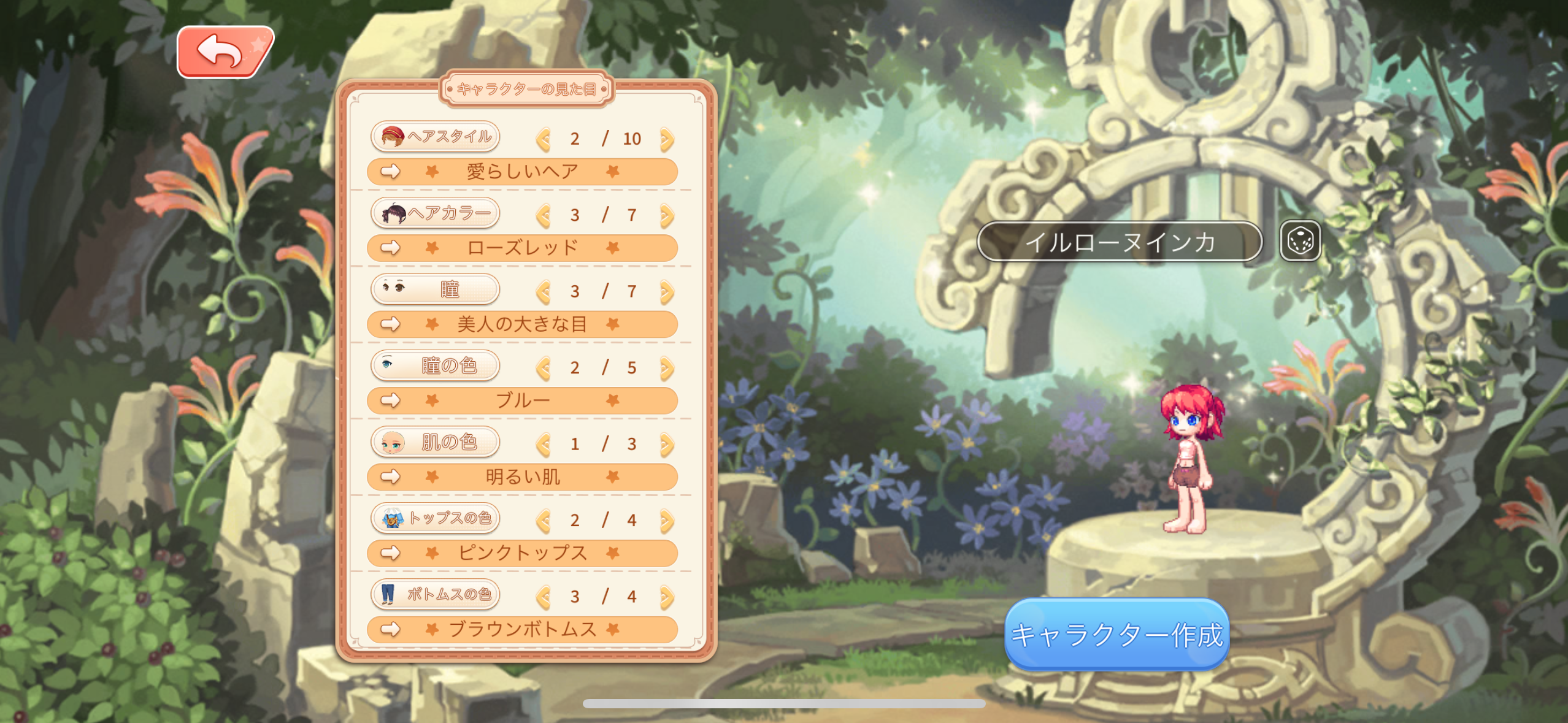Go to previous hairstyle with ヘアスタイル left arrow

tap(543, 139)
